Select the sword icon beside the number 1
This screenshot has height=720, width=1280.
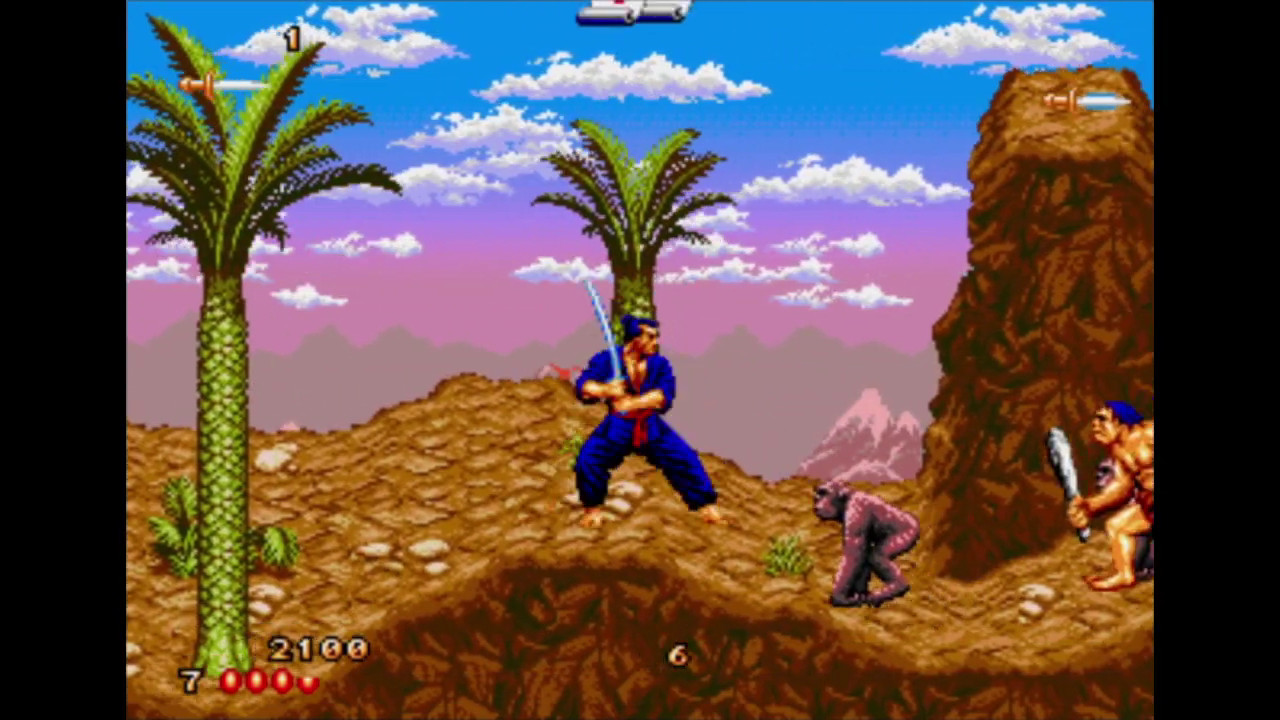pos(222,86)
